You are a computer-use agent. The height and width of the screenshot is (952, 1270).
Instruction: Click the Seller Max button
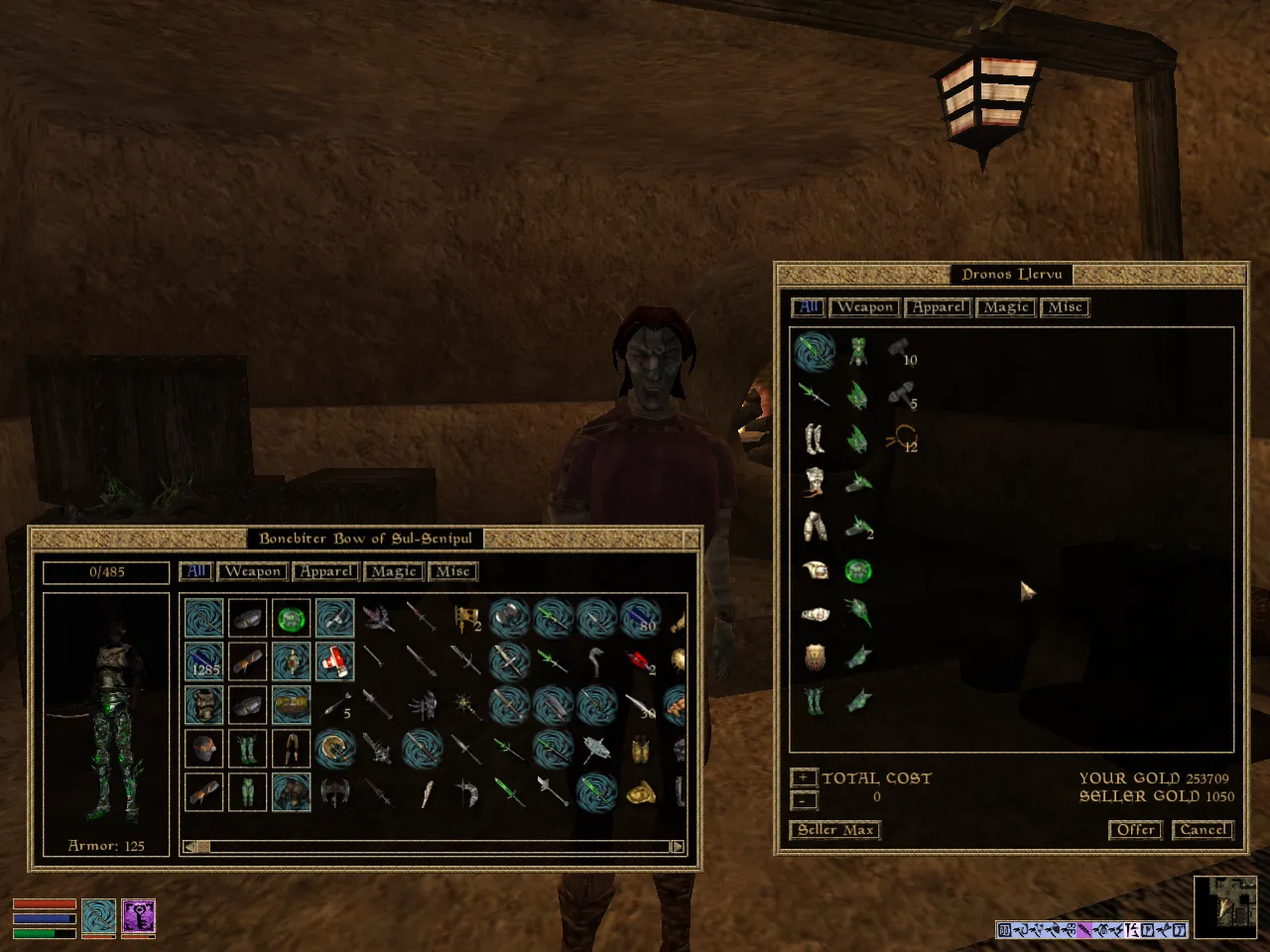[835, 830]
